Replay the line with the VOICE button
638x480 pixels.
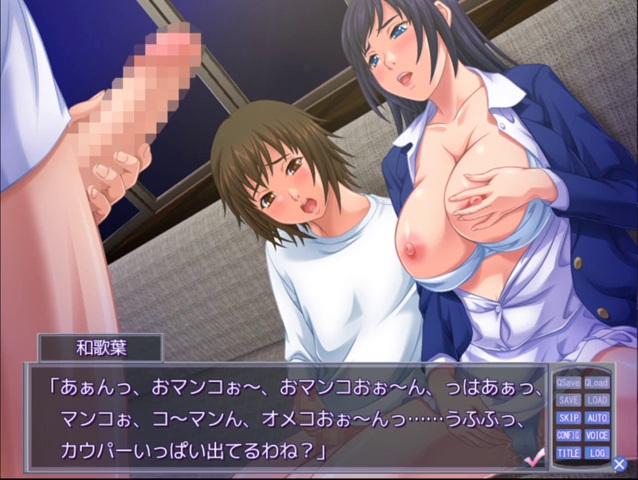click(x=597, y=435)
